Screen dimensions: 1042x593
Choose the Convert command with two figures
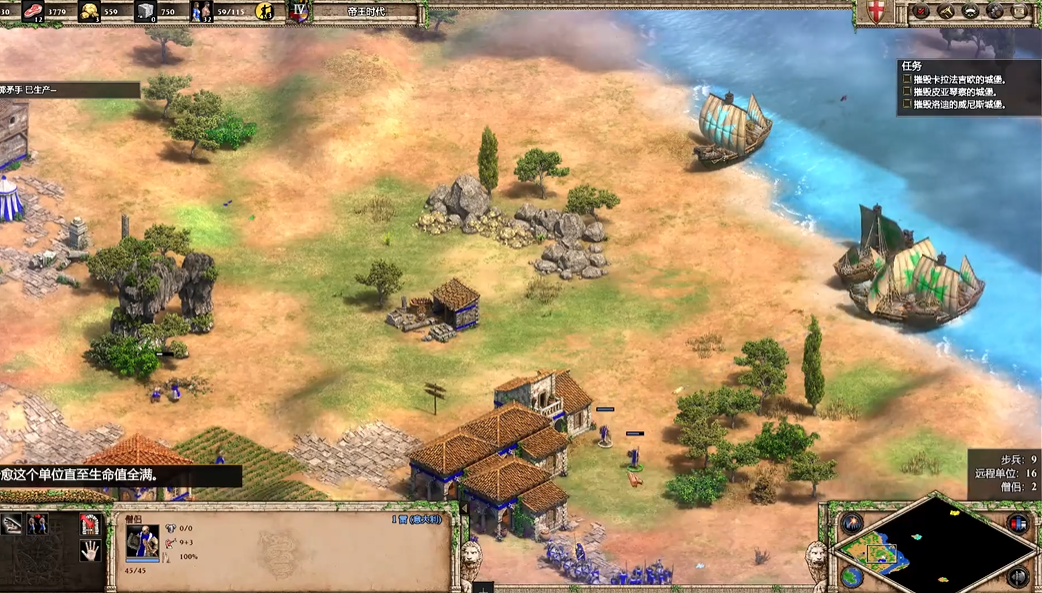(38, 524)
